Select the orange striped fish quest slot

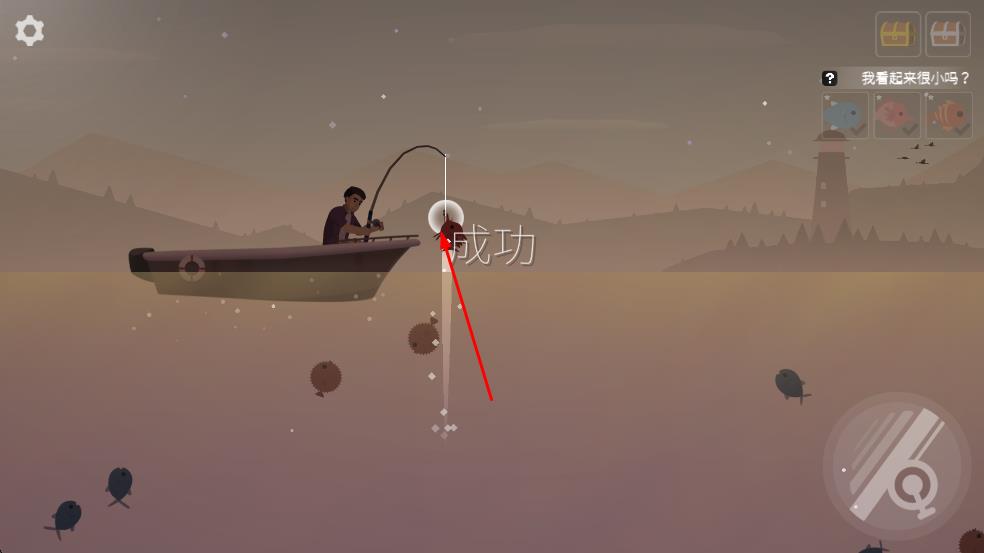[947, 116]
